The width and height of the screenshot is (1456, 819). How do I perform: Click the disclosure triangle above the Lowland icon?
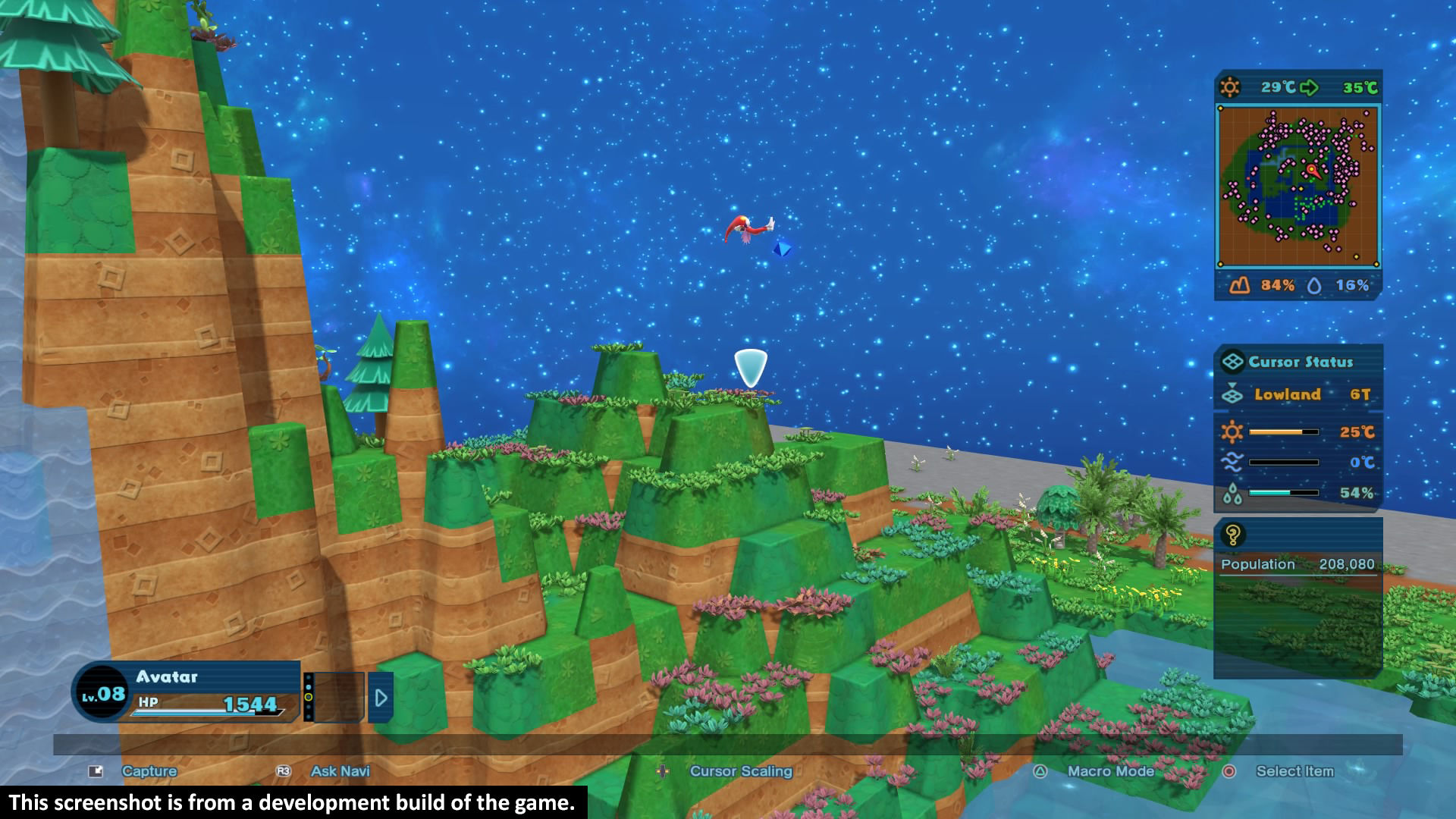1232,384
